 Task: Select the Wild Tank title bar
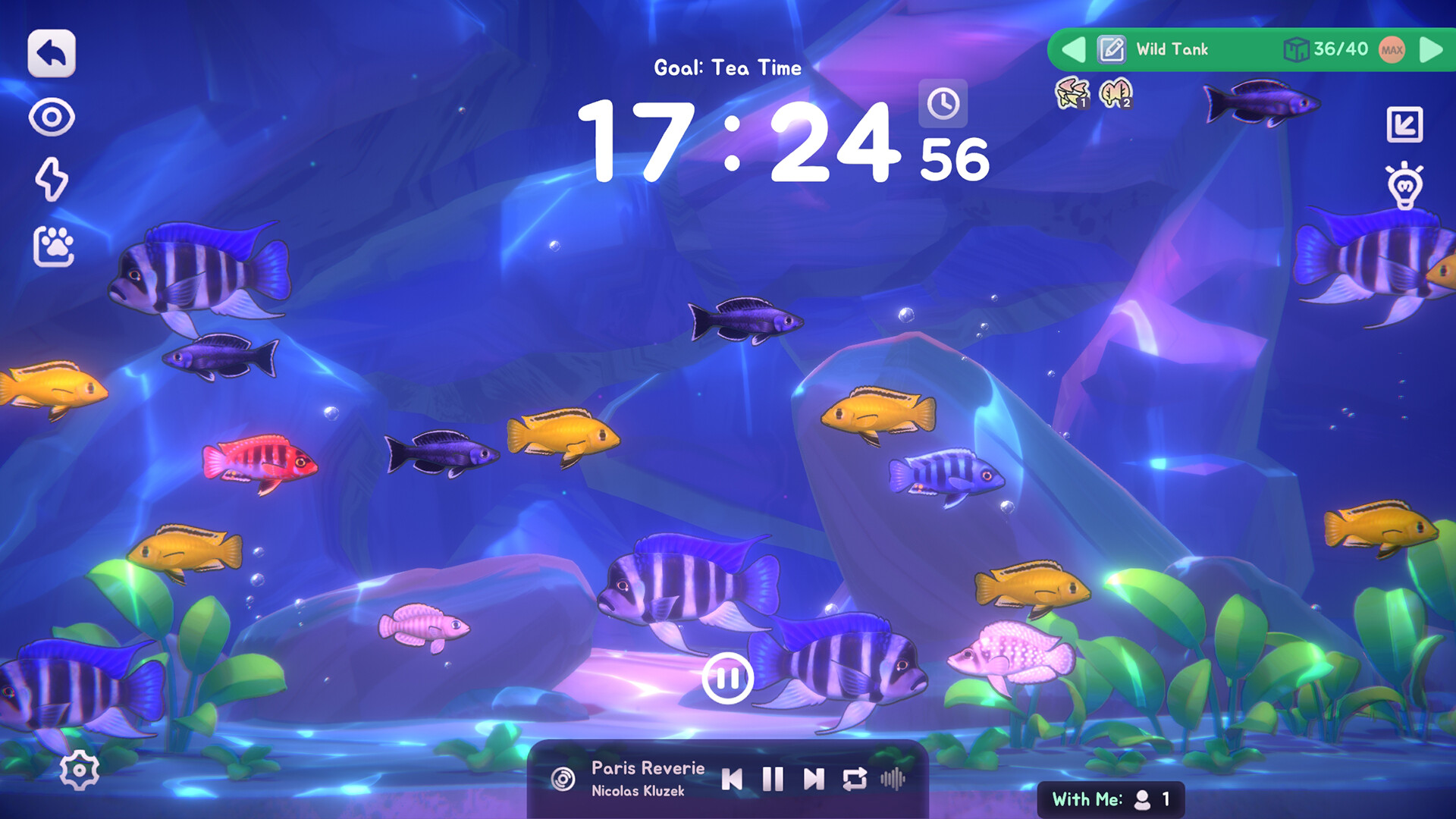(1171, 50)
